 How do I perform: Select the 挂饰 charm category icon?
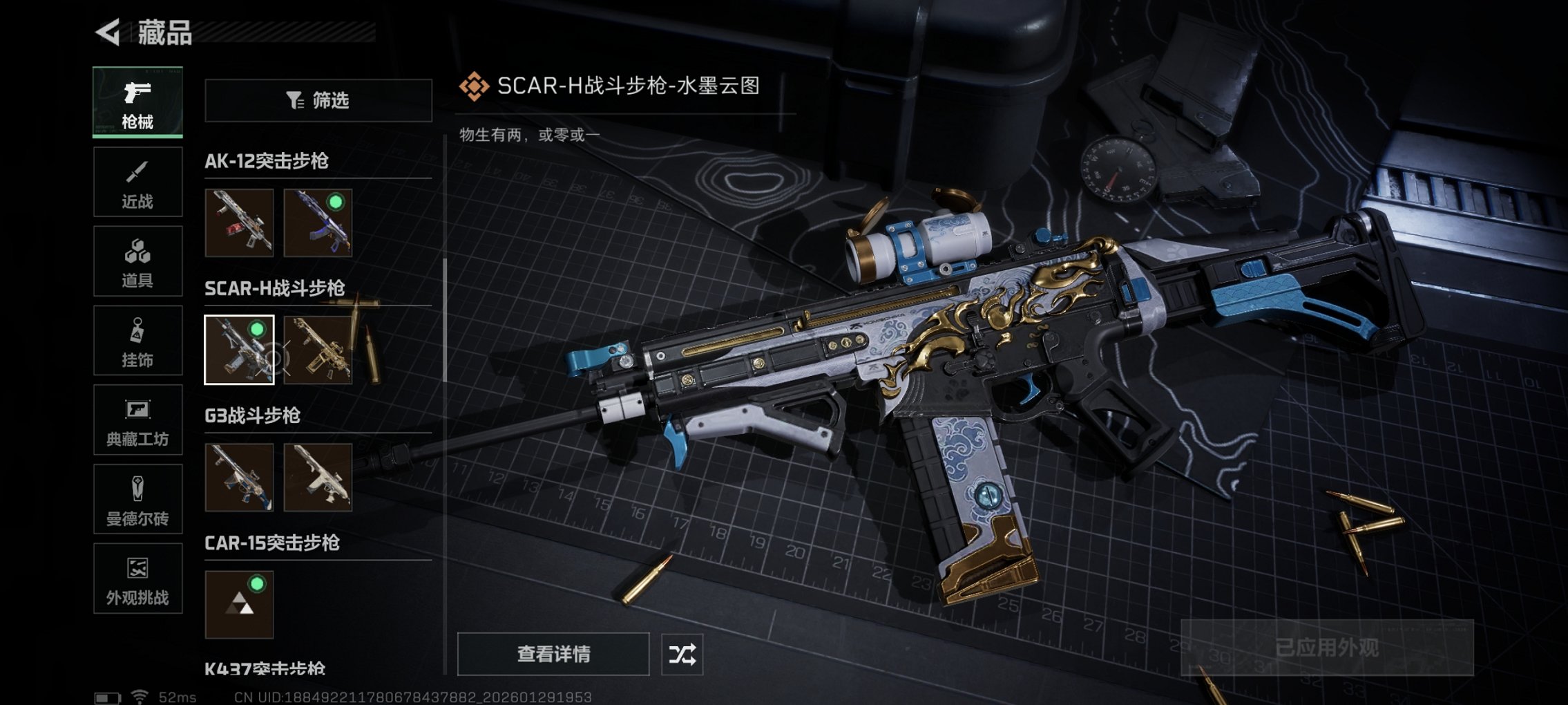(137, 340)
